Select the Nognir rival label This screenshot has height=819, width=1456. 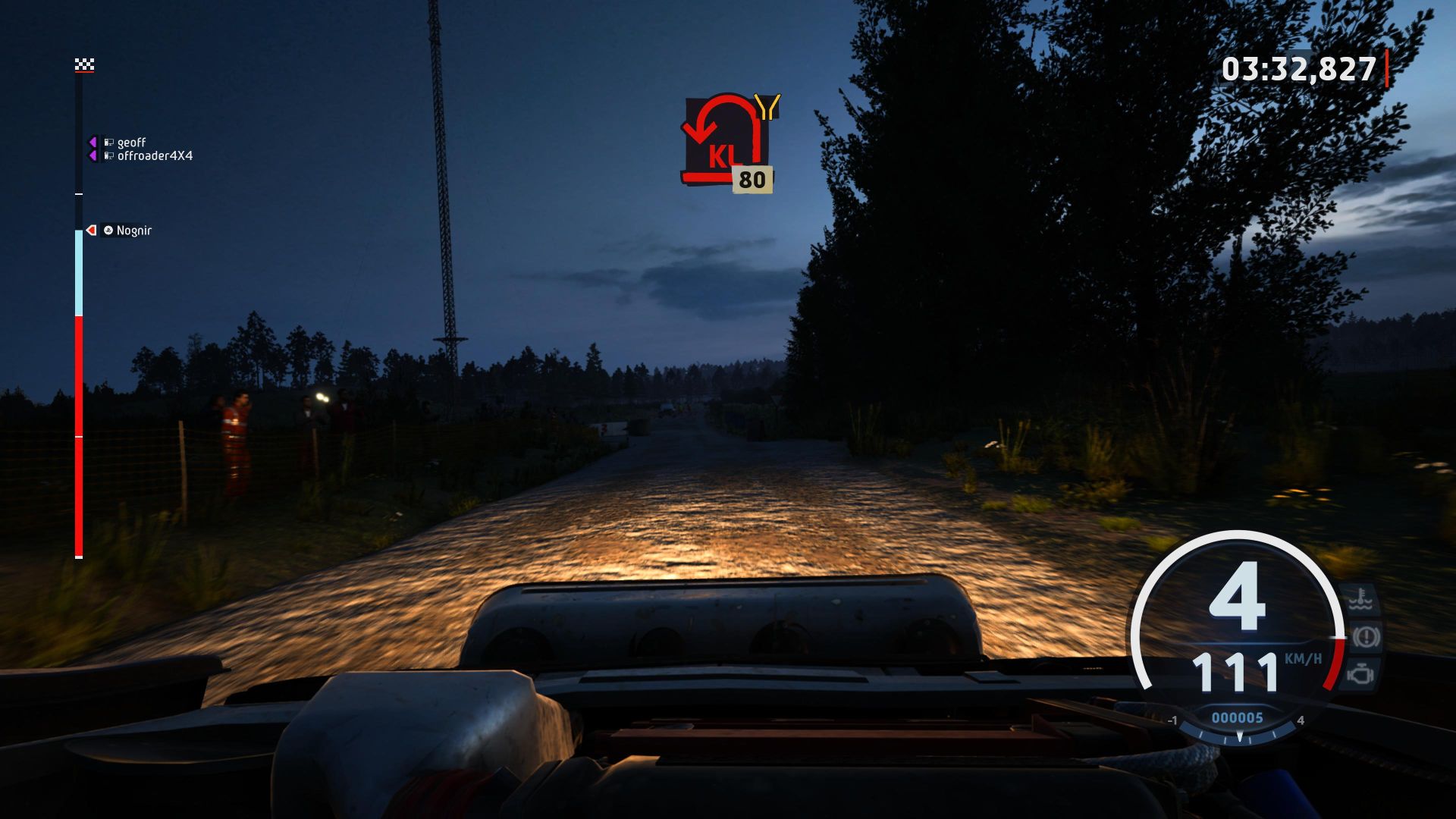pyautogui.click(x=135, y=231)
